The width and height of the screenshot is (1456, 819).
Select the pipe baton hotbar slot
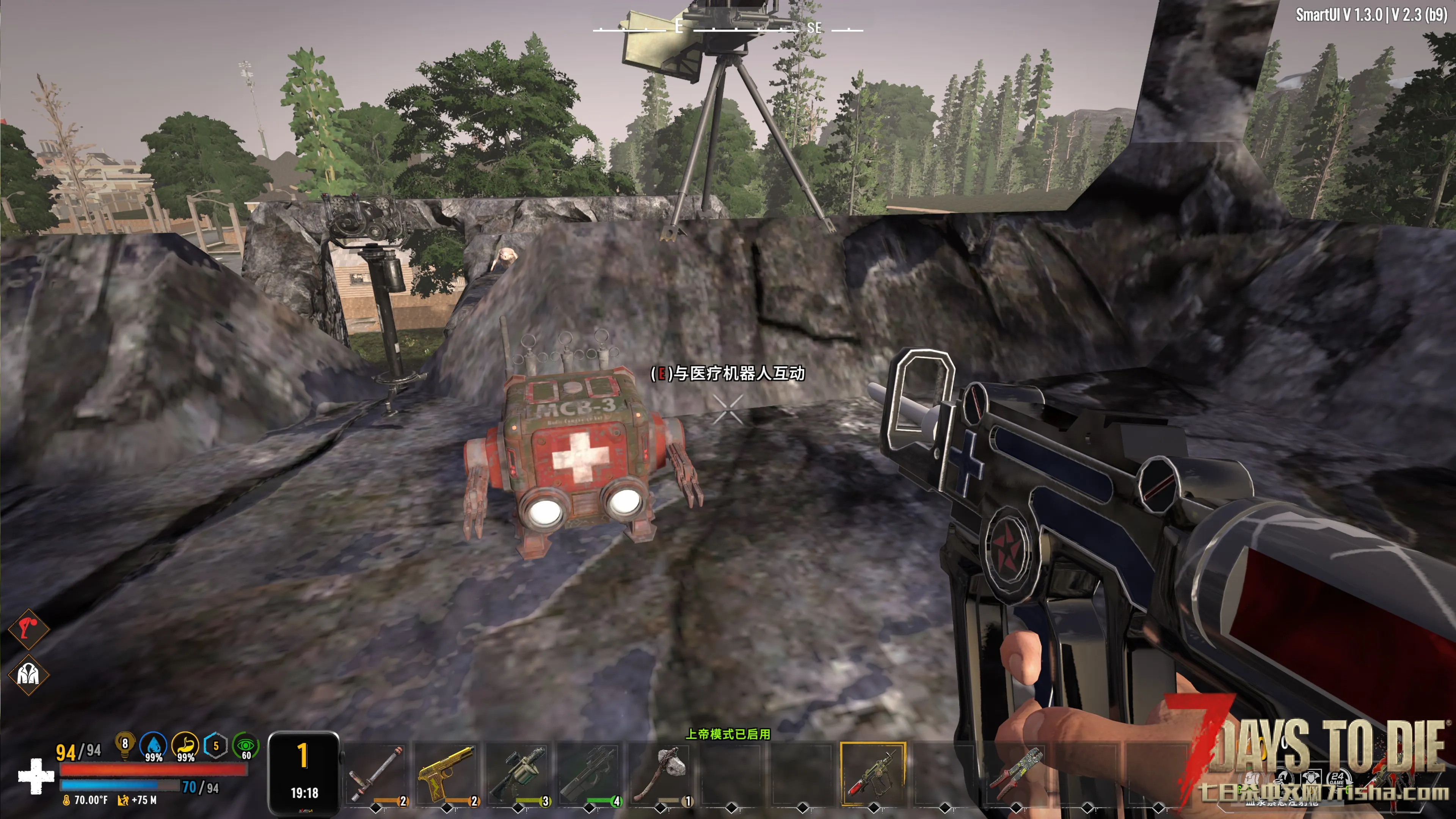[376, 773]
